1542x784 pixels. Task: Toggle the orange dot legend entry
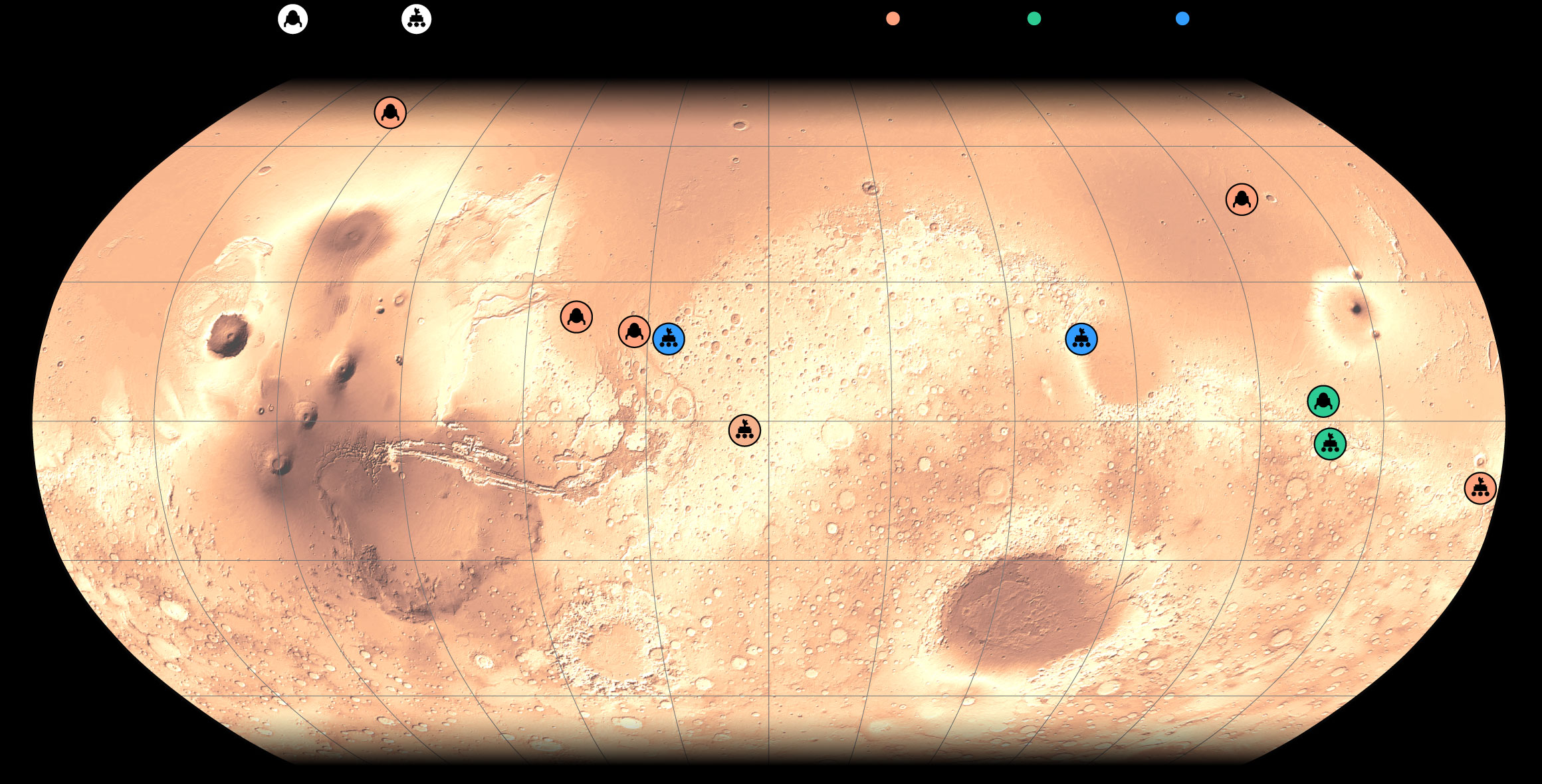pyautogui.click(x=893, y=19)
